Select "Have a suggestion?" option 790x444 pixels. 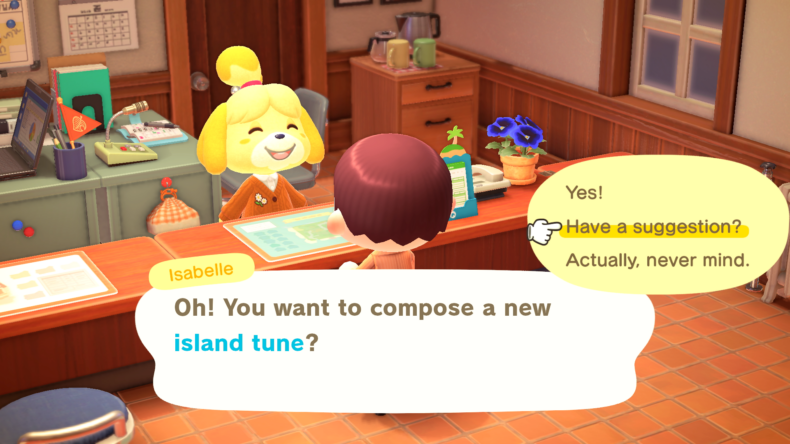pyautogui.click(x=653, y=227)
